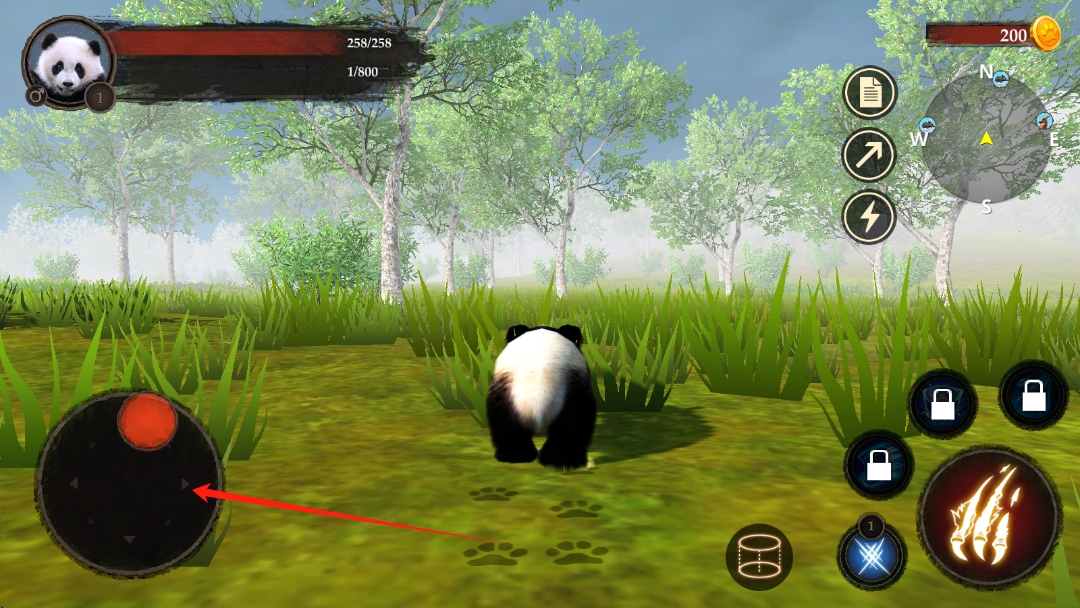This screenshot has height=608, width=1080.
Task: Tap the diagonal arrow button
Action: pos(869,155)
